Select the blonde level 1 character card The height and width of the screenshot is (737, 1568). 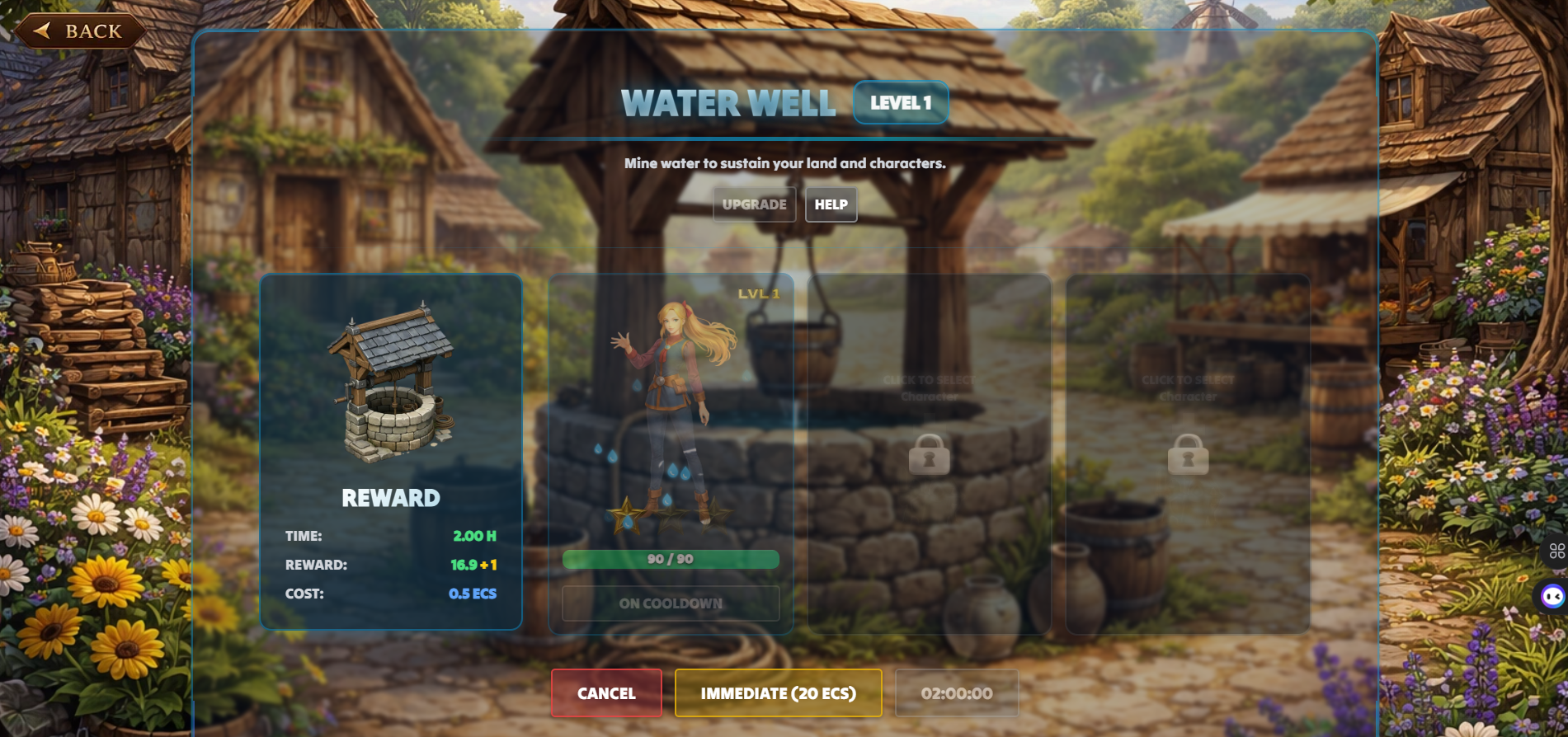click(670, 412)
